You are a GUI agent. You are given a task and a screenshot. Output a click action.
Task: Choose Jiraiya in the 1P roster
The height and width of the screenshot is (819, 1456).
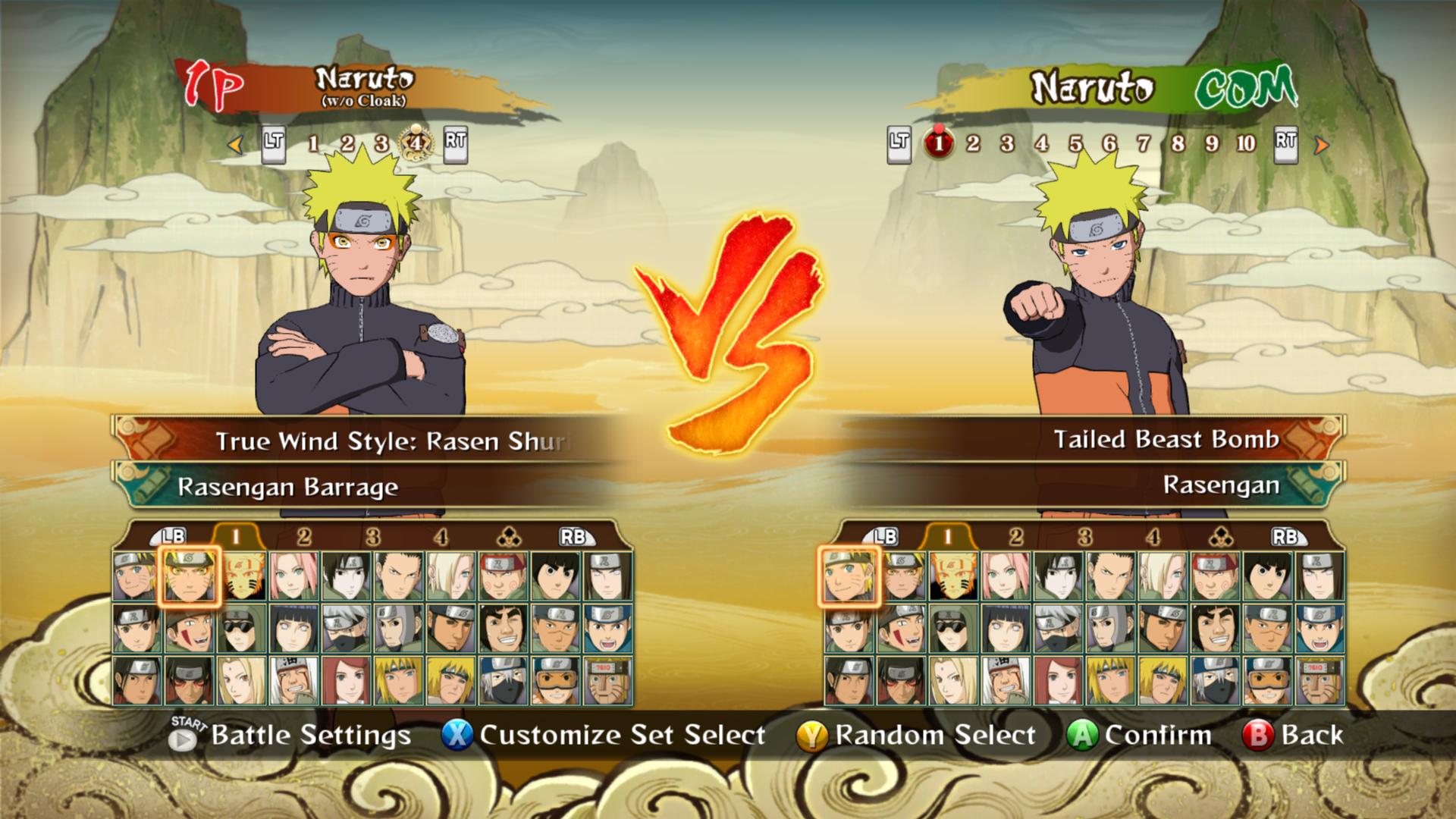pos(293,680)
